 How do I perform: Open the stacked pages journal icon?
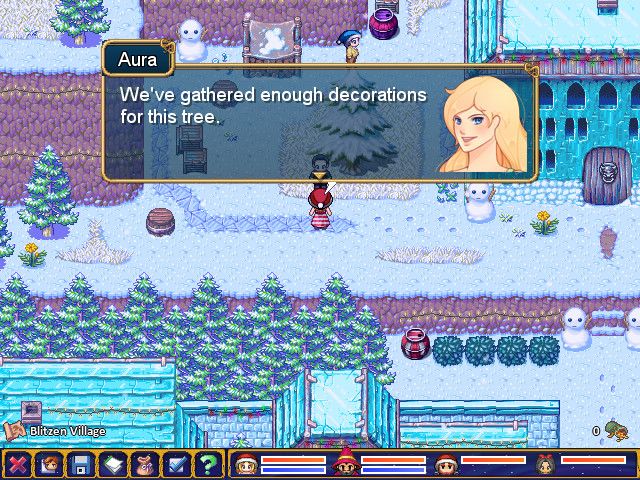113,464
